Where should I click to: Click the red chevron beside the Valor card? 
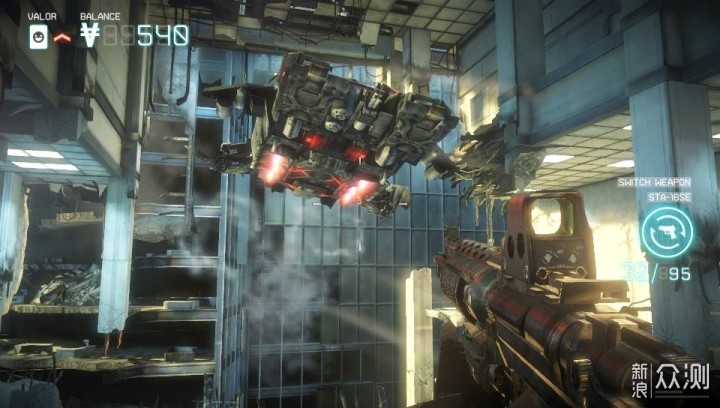(61, 37)
